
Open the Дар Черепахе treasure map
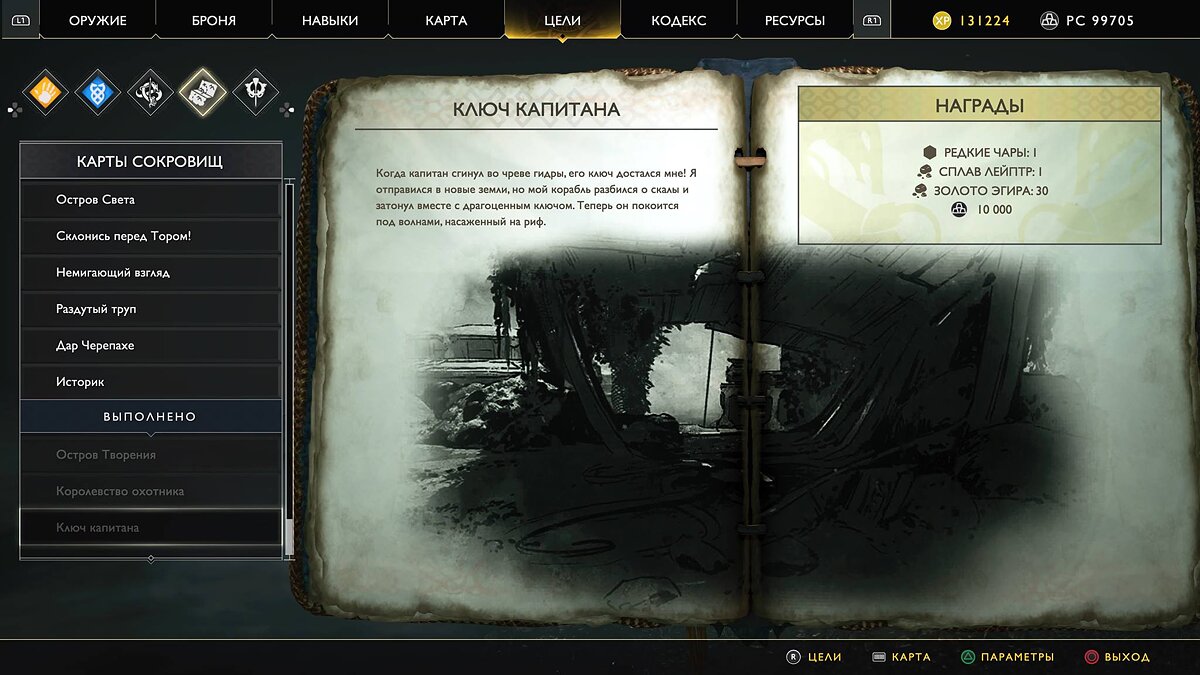[150, 345]
